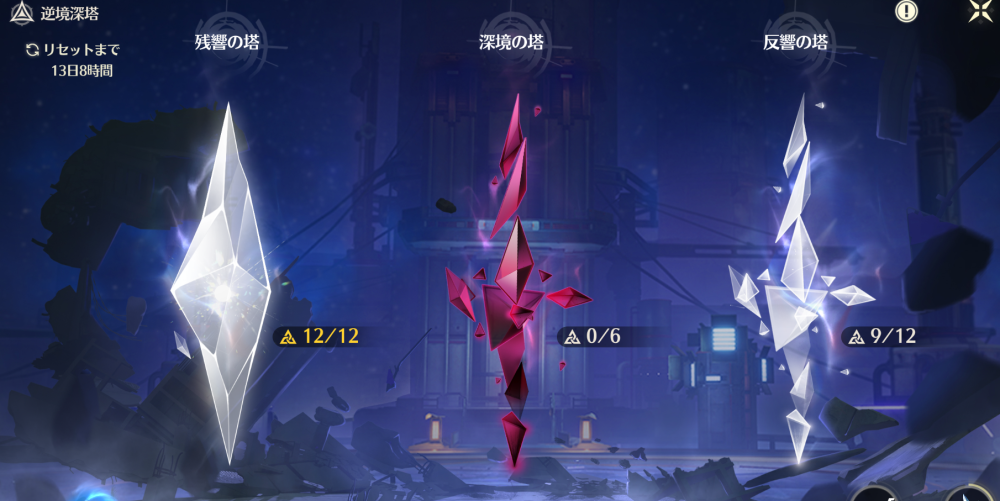Image resolution: width=1000 pixels, height=501 pixels.
Task: Close the 逆境深塔 screen
Action: tap(980, 11)
